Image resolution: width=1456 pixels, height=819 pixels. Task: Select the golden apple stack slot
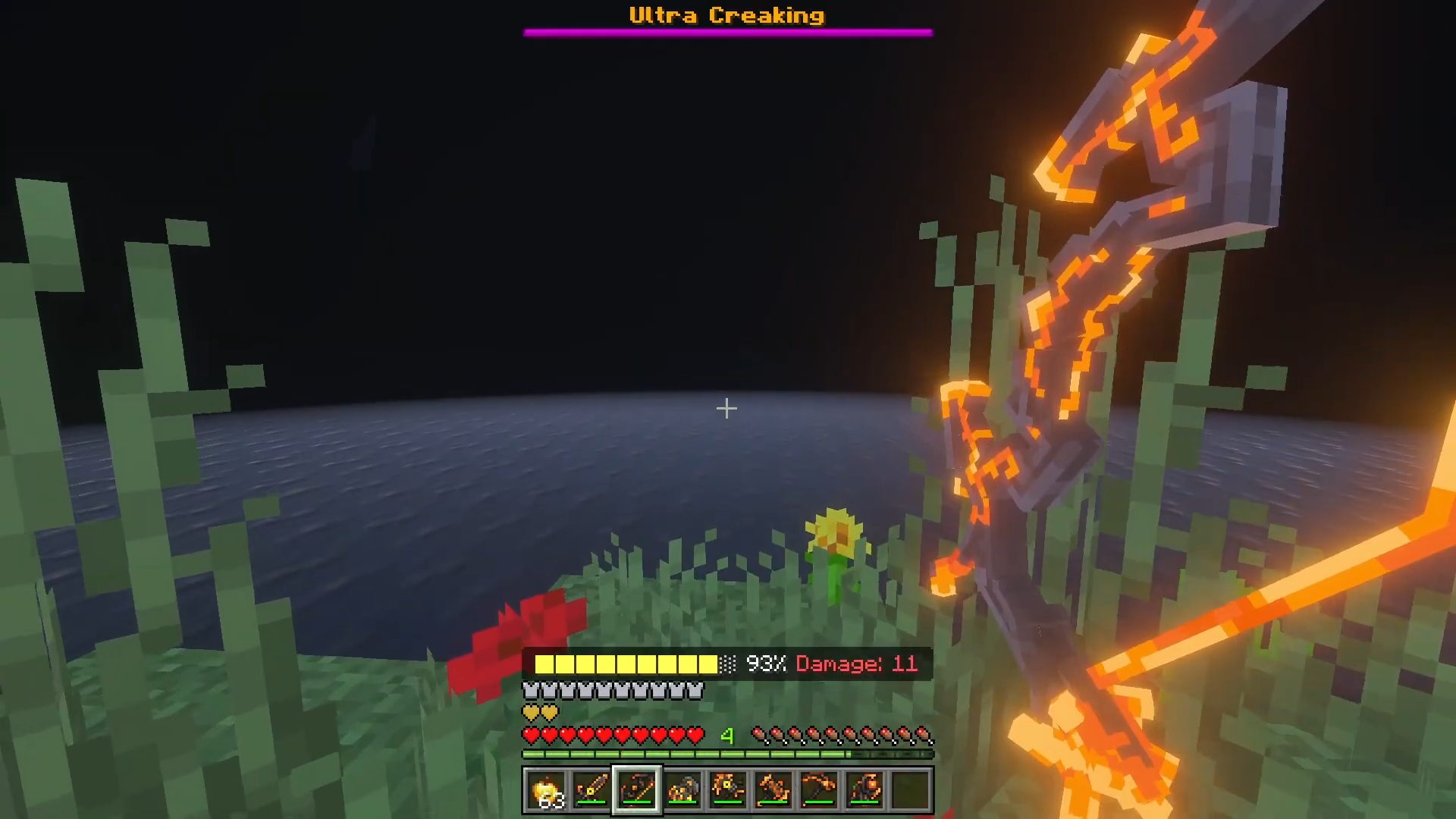click(x=546, y=790)
